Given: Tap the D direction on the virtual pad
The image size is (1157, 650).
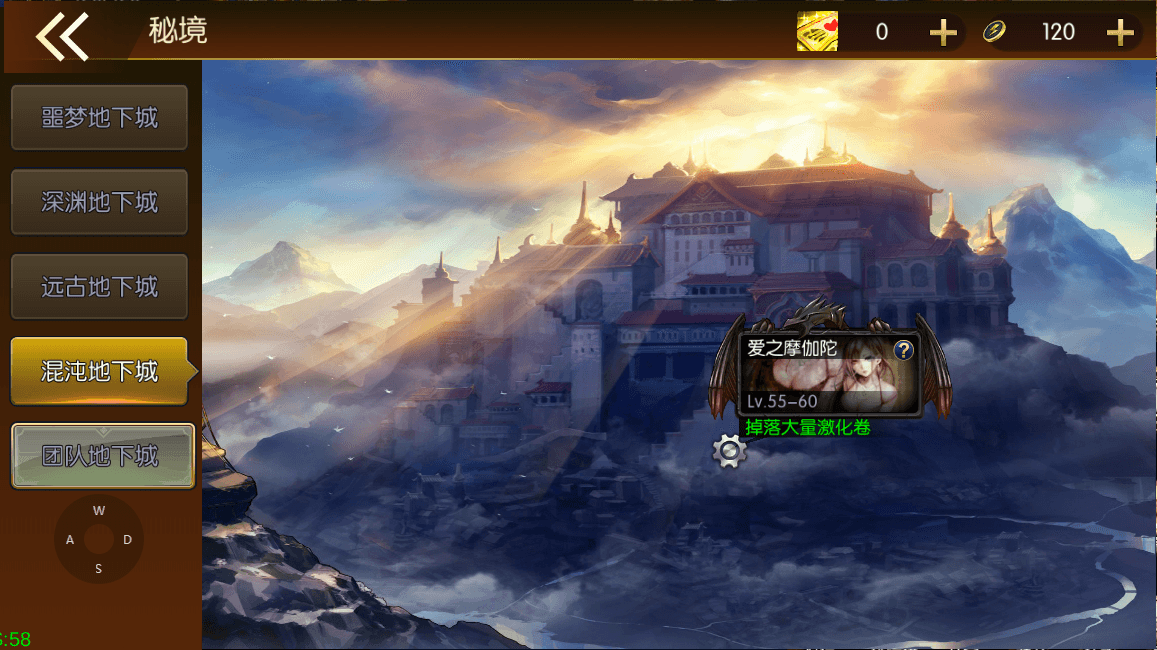Looking at the screenshot, I should pyautogui.click(x=128, y=540).
